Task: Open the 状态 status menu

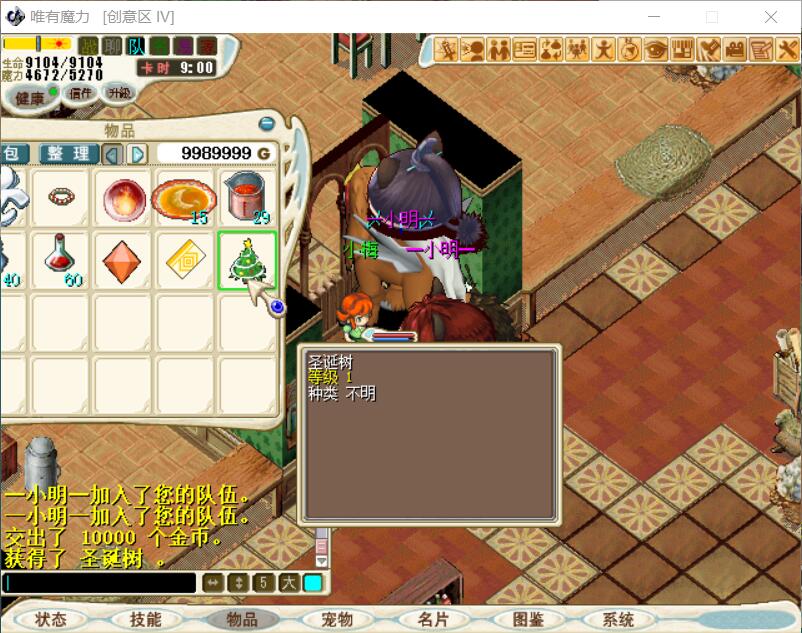Action: click(50, 619)
